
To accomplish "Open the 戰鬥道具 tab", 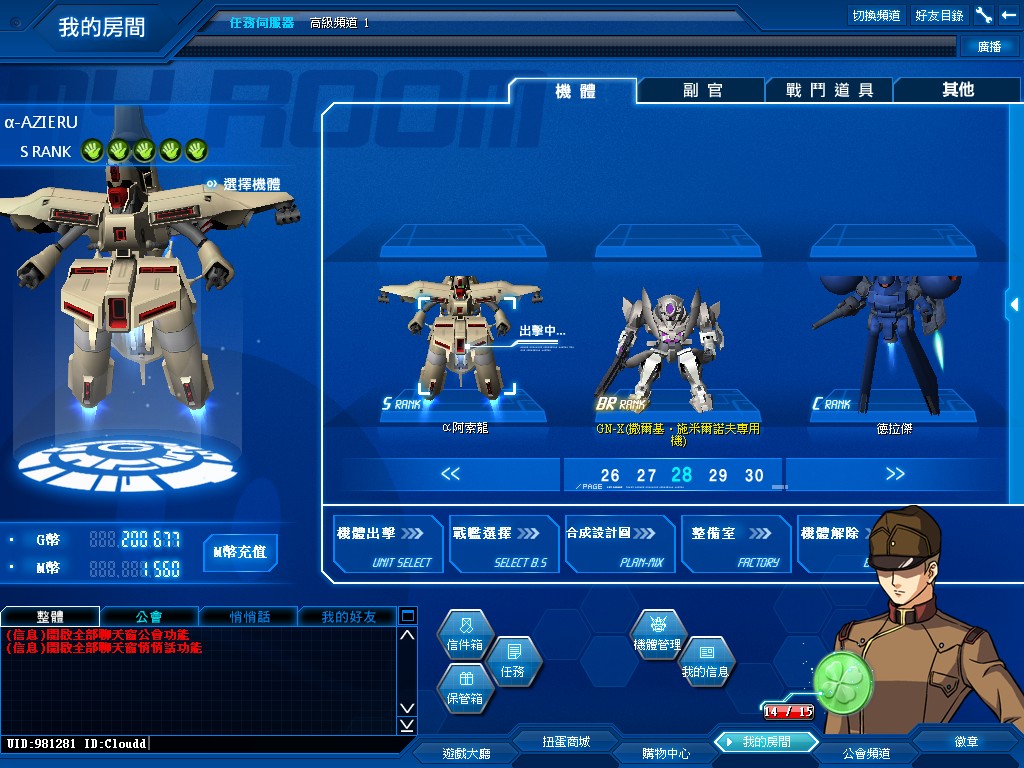I will tap(829, 90).
